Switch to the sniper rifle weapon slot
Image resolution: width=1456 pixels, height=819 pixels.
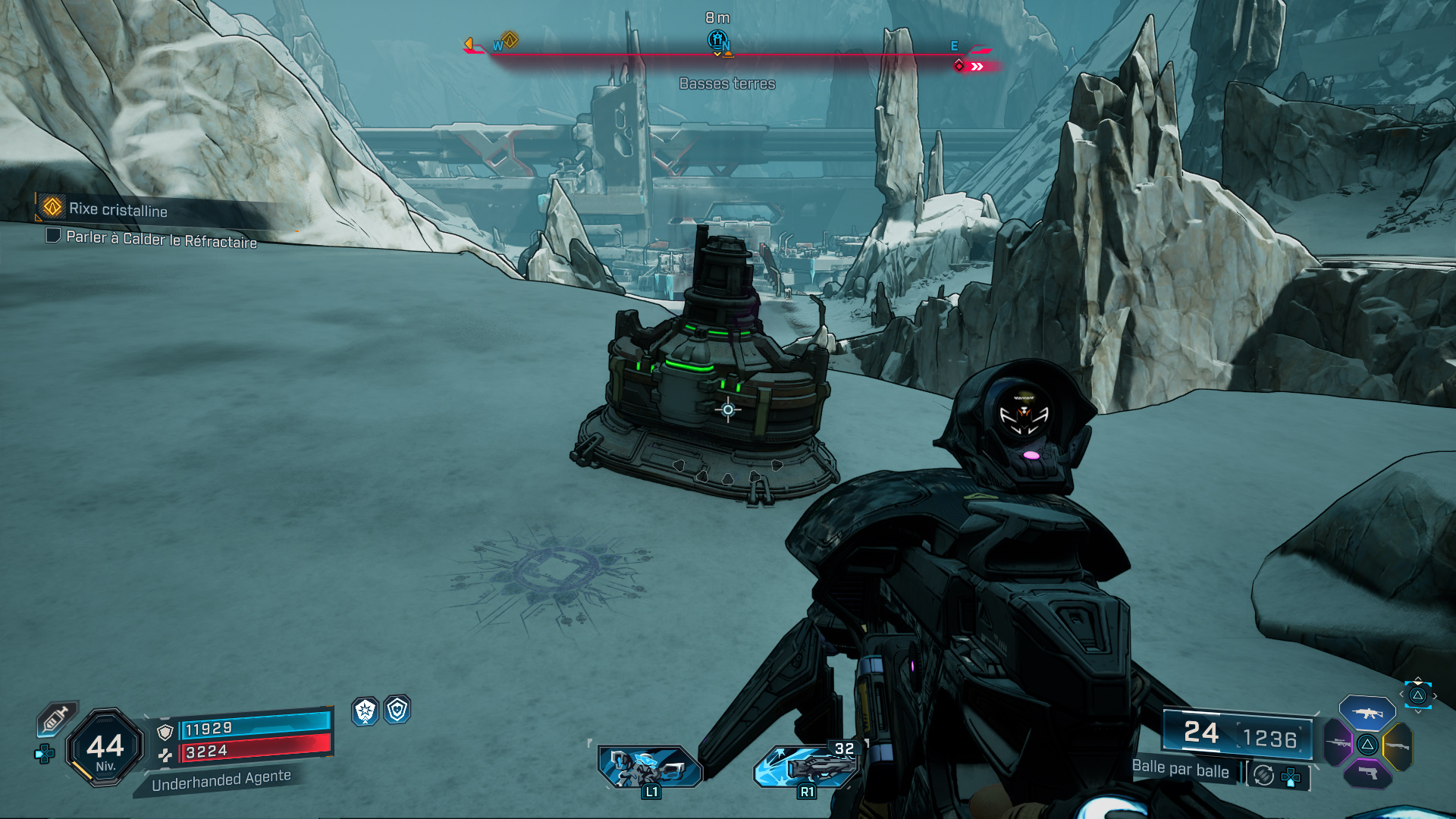click(x=1338, y=743)
